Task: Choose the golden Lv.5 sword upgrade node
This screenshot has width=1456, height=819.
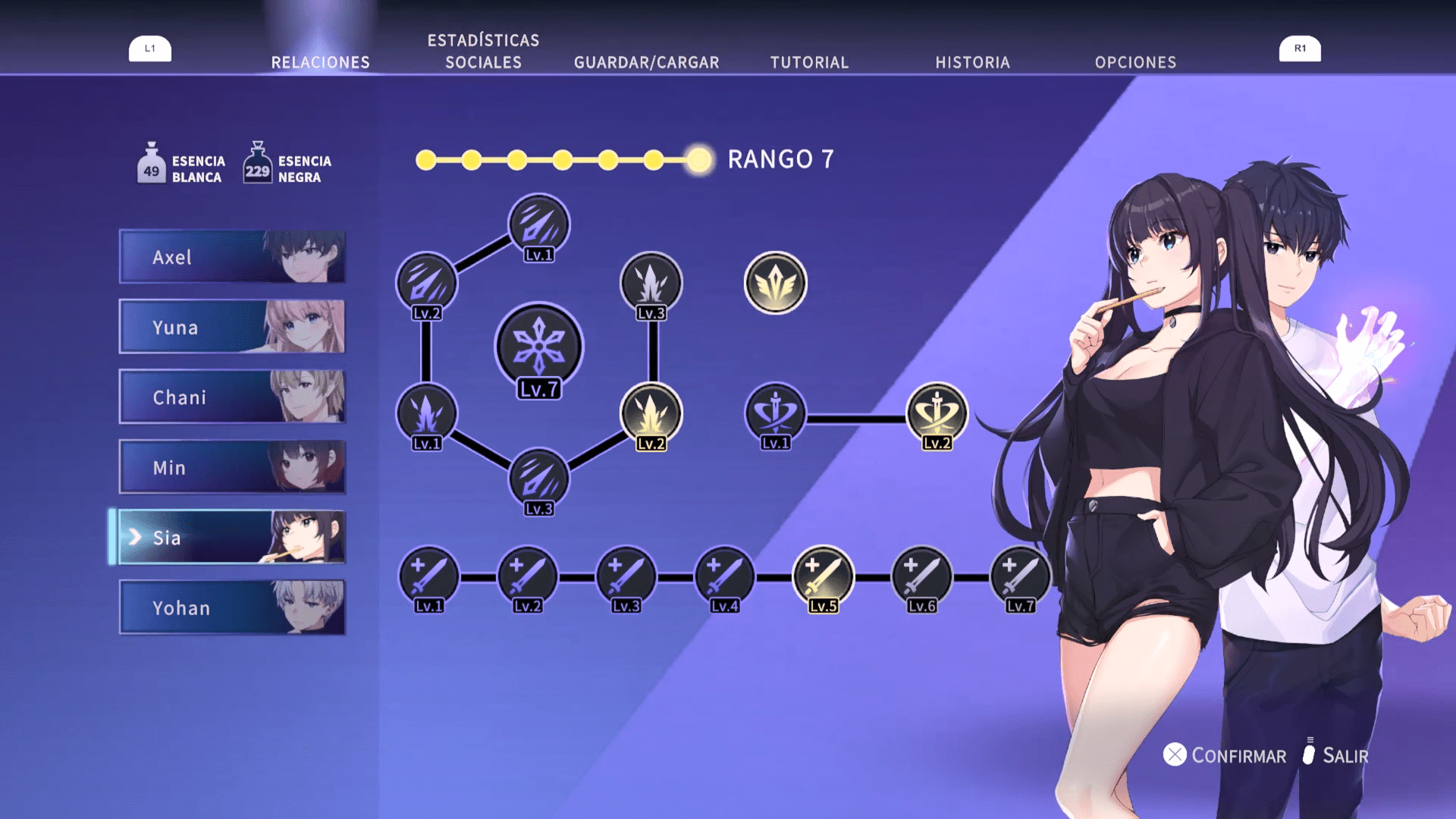Action: tap(823, 576)
